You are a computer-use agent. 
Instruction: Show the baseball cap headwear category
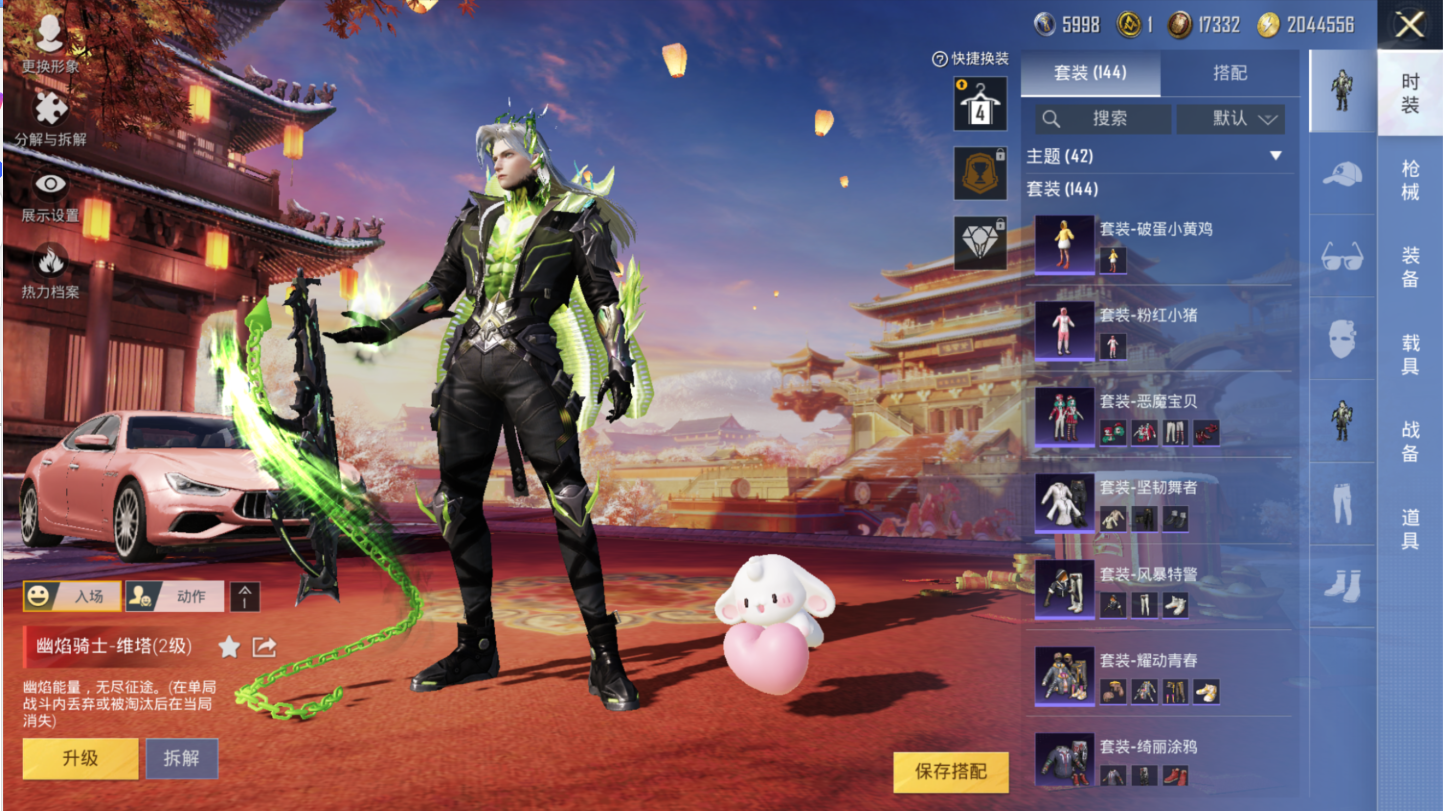[1342, 174]
